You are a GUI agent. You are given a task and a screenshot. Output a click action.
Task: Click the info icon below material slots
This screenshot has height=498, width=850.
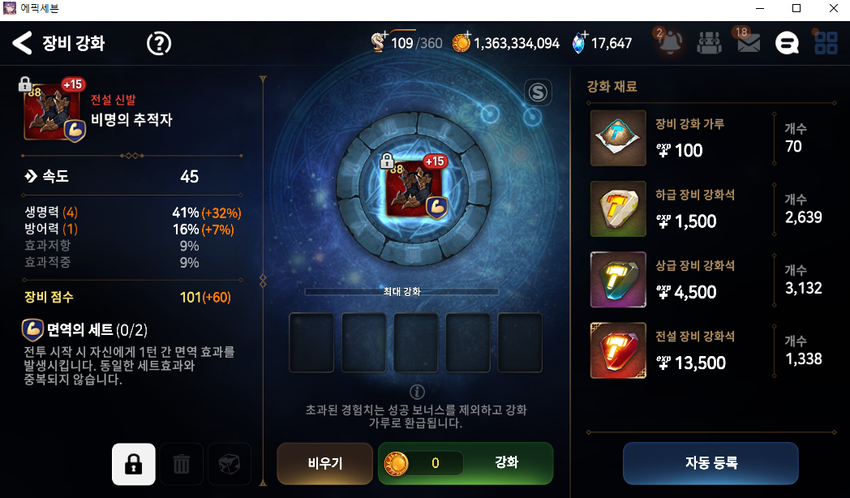[x=417, y=391]
